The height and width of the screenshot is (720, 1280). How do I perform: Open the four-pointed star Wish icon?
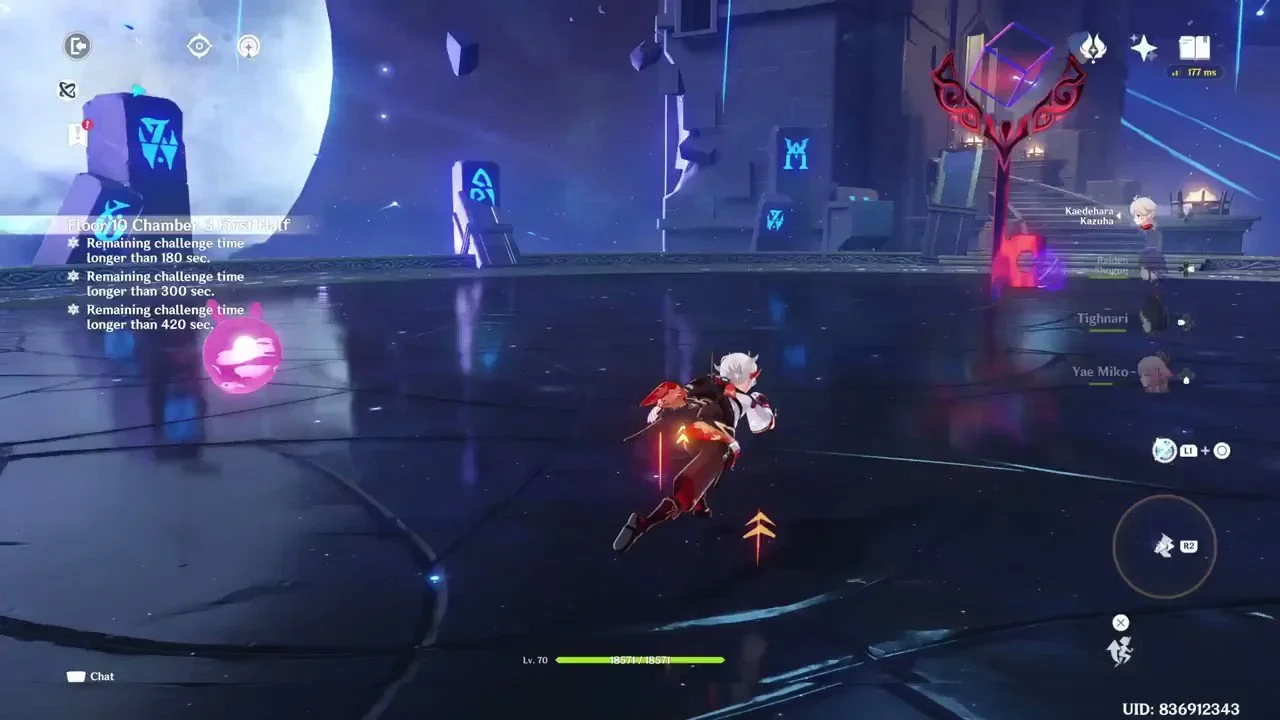[x=1143, y=48]
